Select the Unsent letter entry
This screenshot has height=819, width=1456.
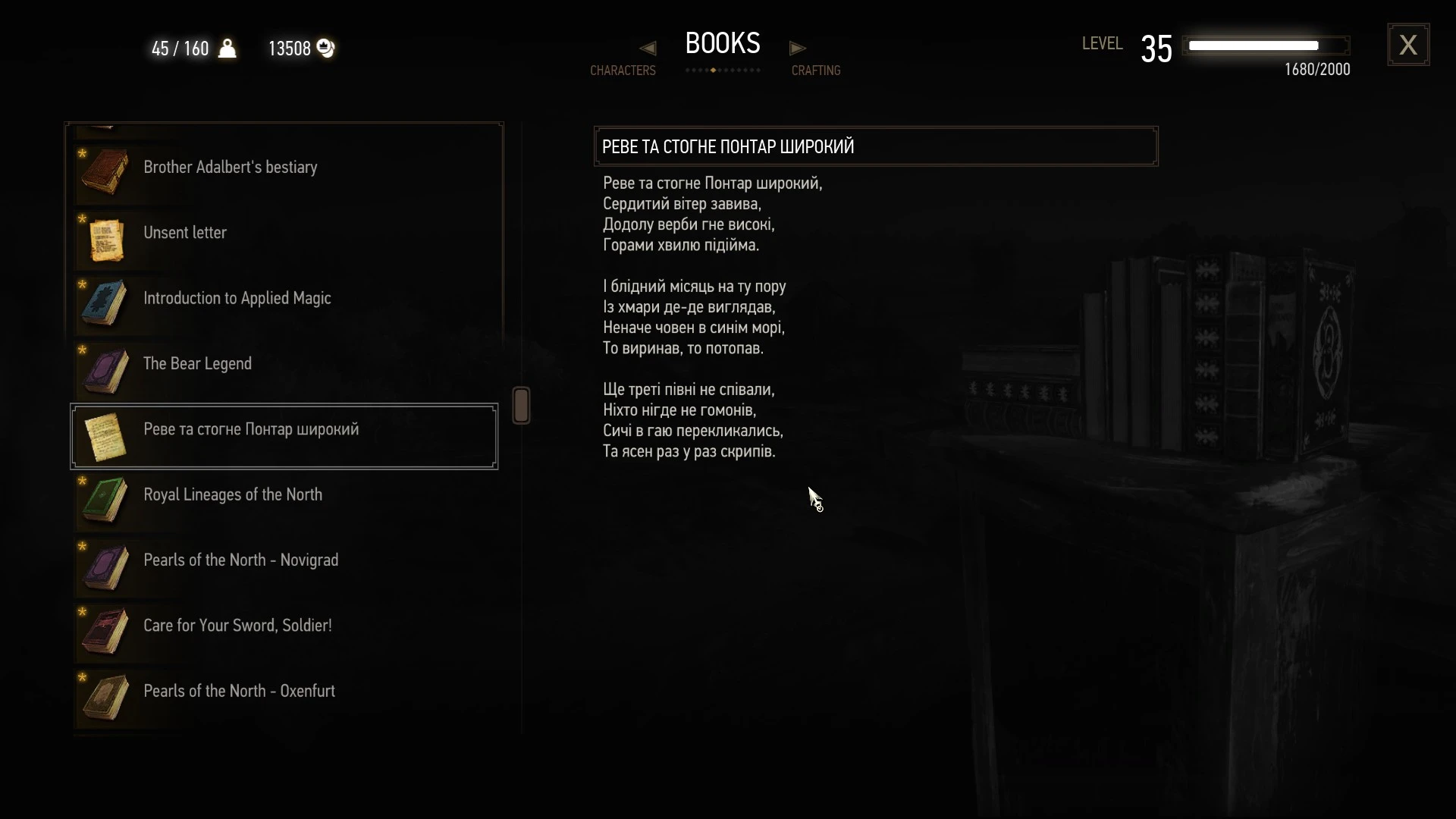tap(185, 233)
